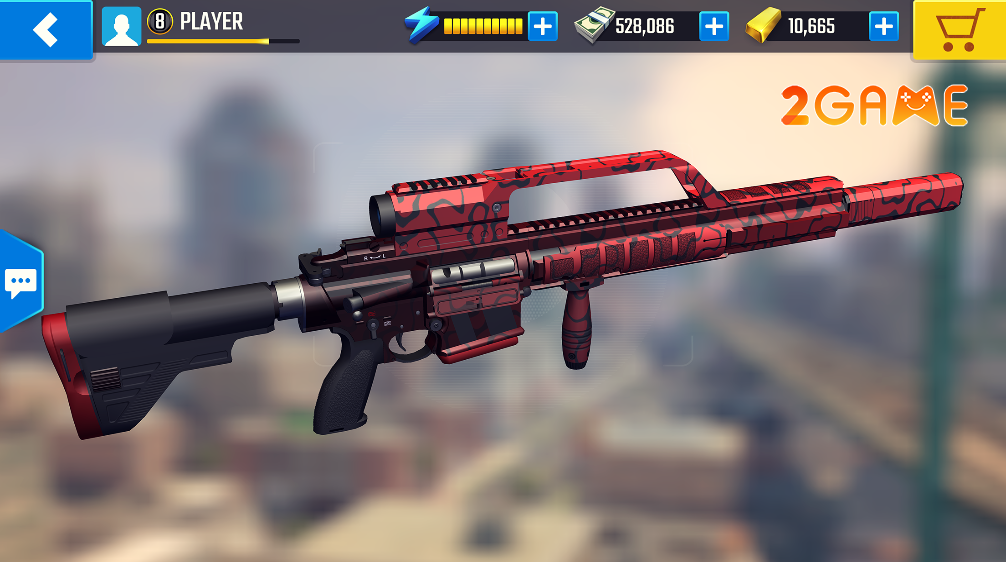Open the shop cart button

click(958, 29)
